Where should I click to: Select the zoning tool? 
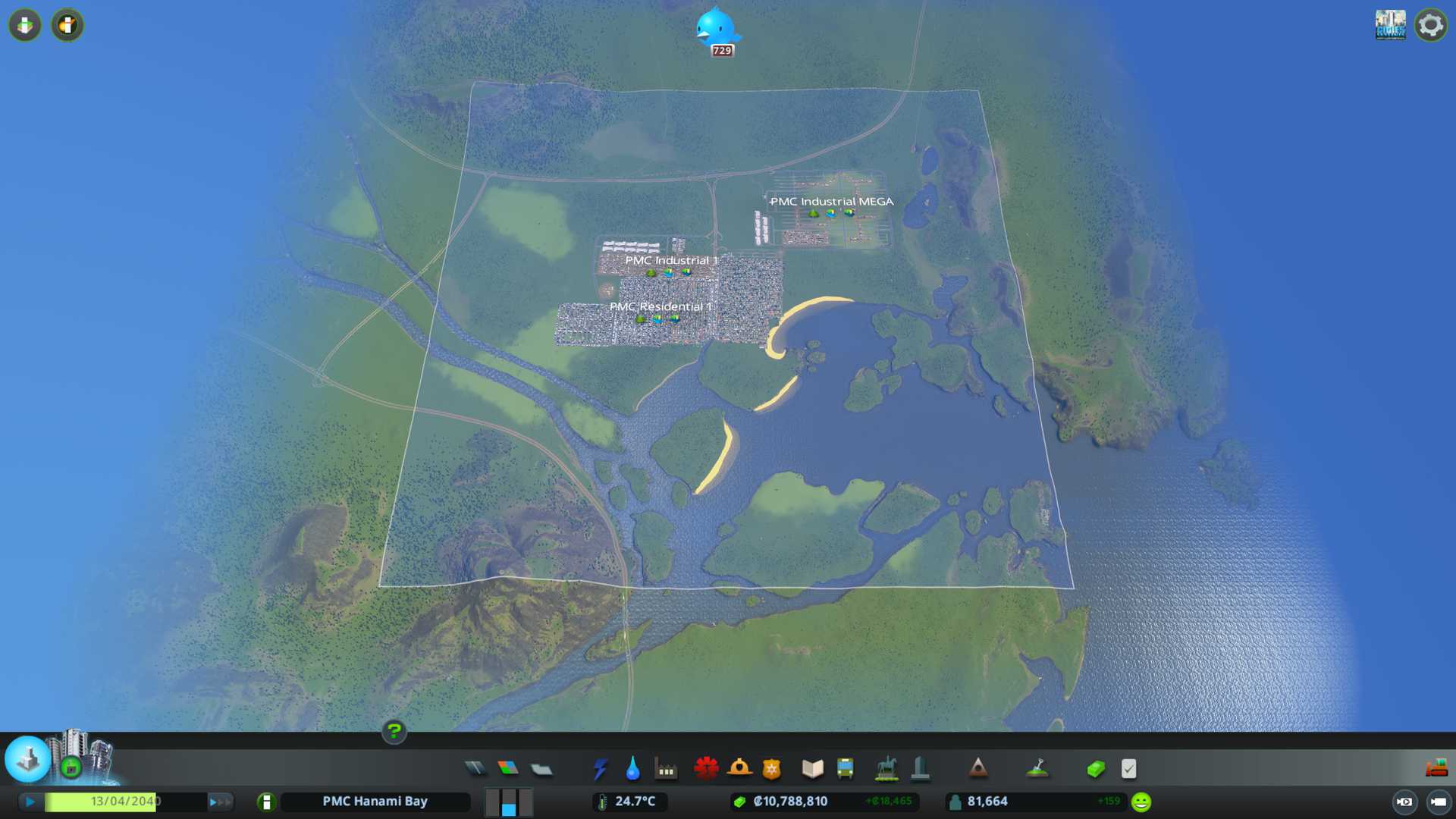pyautogui.click(x=508, y=769)
